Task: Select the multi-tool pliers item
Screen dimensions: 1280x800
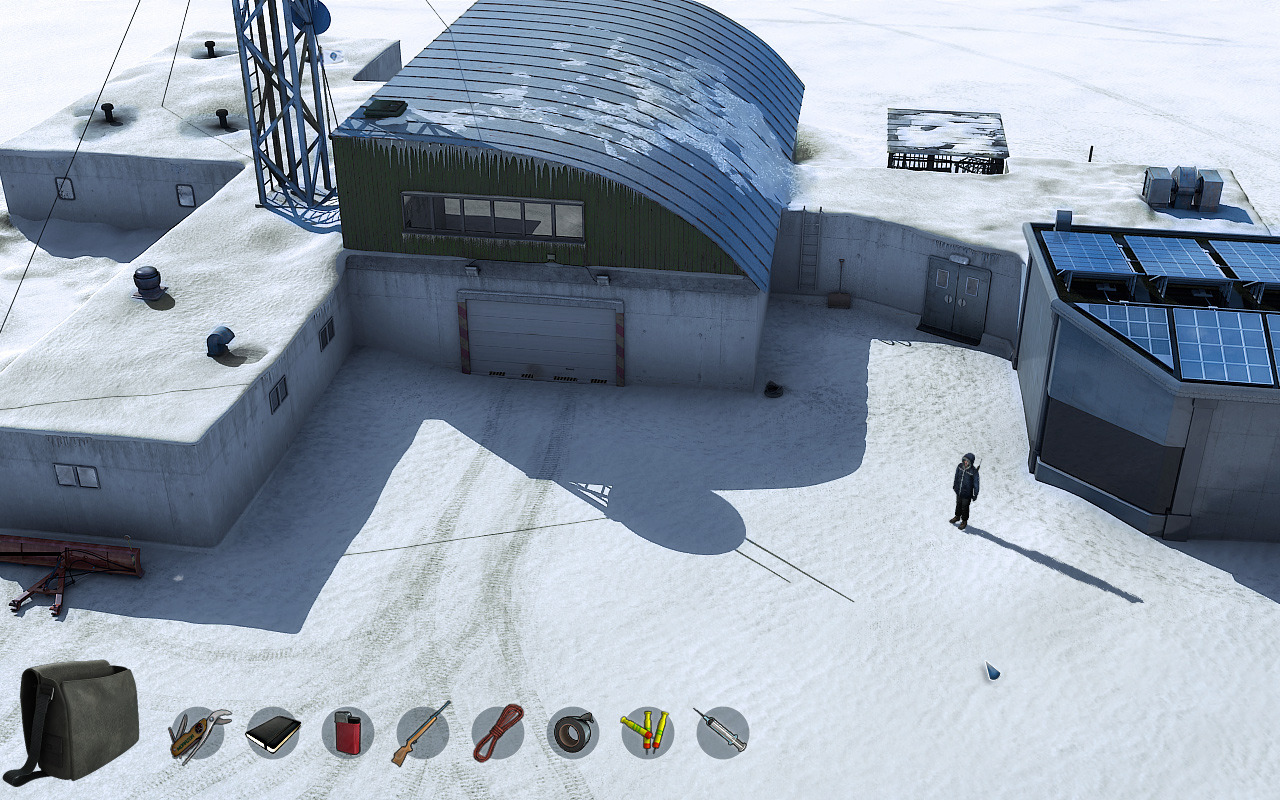Action: point(198,734)
